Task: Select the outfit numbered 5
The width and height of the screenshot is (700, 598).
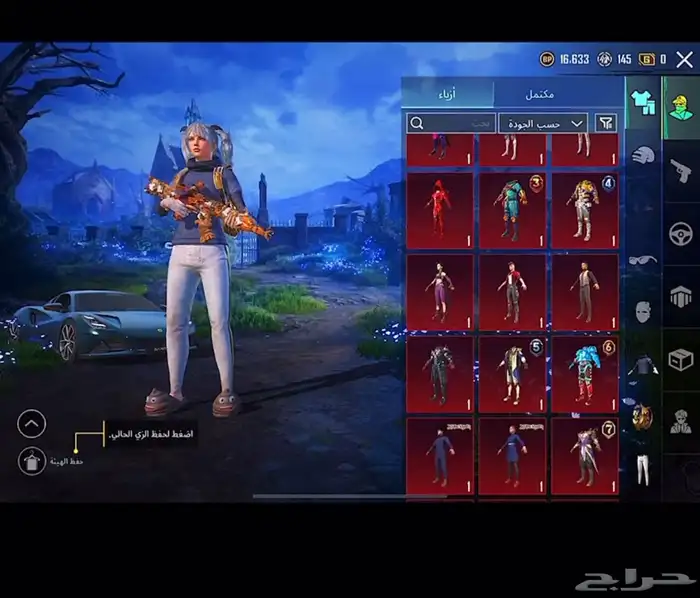Action: 511,372
